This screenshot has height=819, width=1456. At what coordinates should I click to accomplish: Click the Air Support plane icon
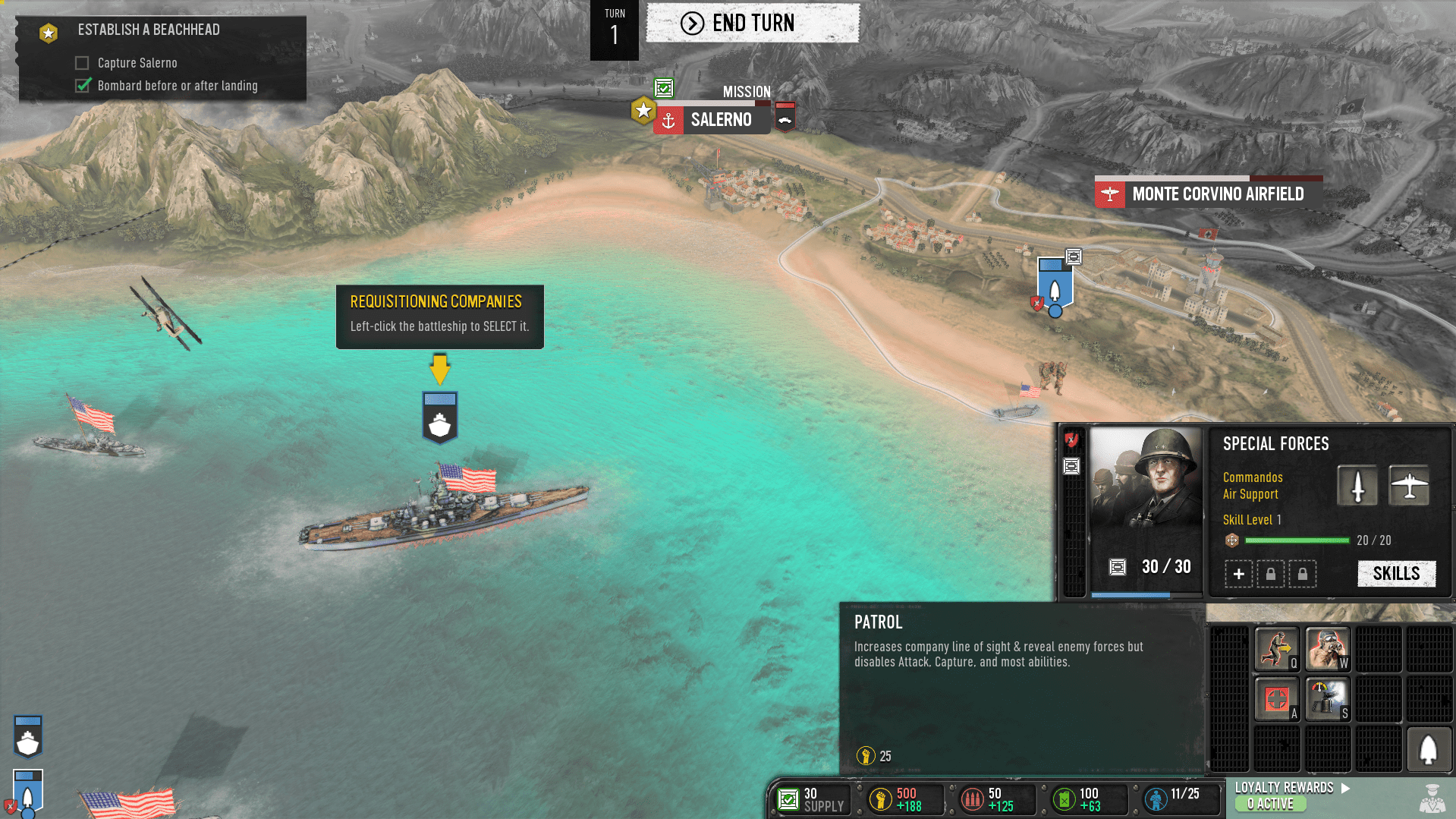pos(1409,486)
